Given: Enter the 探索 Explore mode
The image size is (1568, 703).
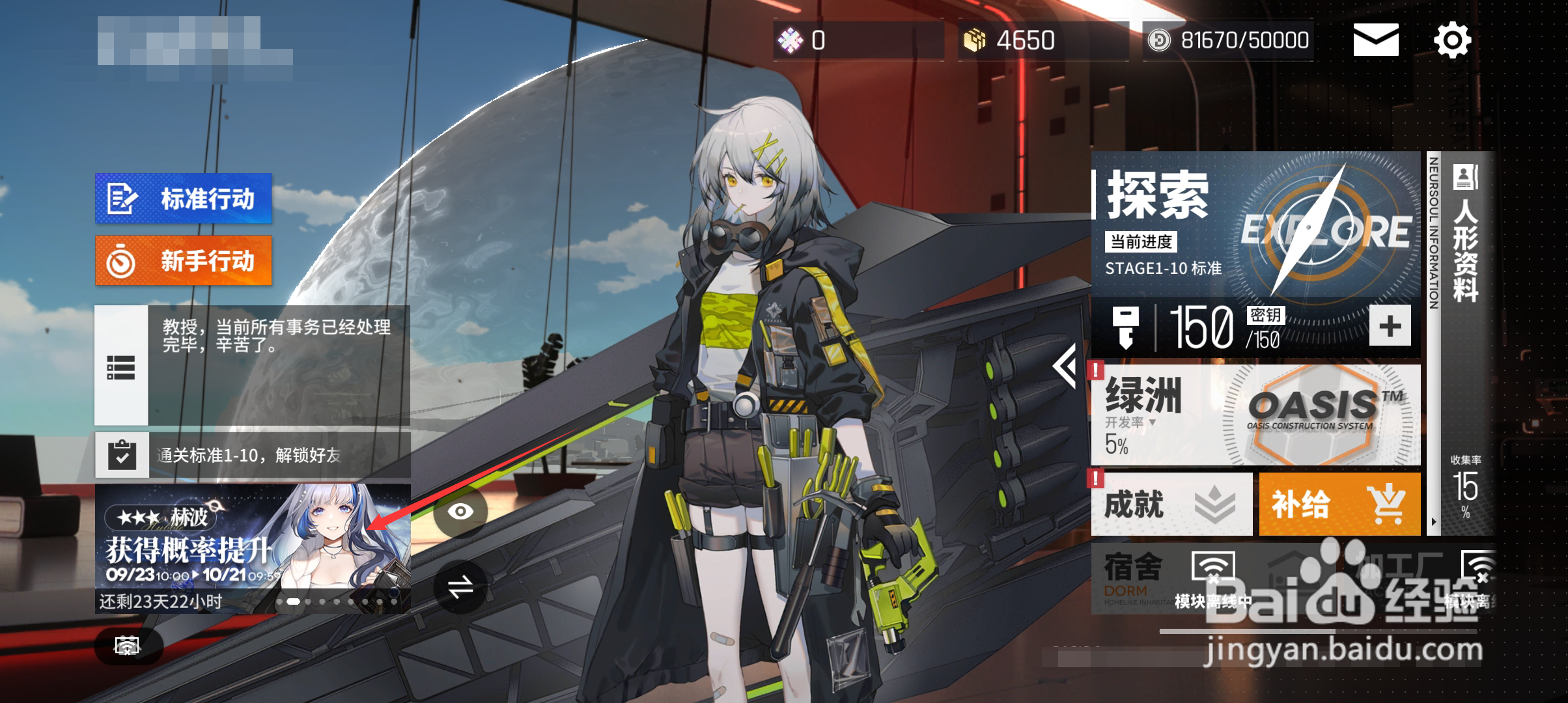Looking at the screenshot, I should click(1255, 225).
